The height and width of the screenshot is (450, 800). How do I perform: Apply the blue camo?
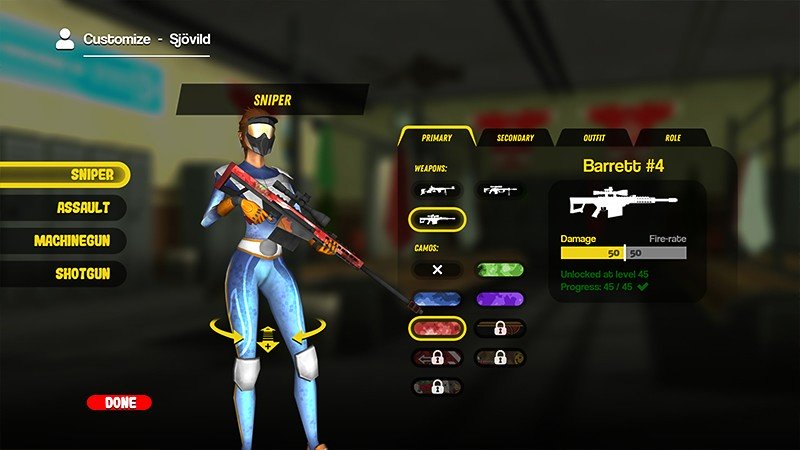click(x=437, y=299)
